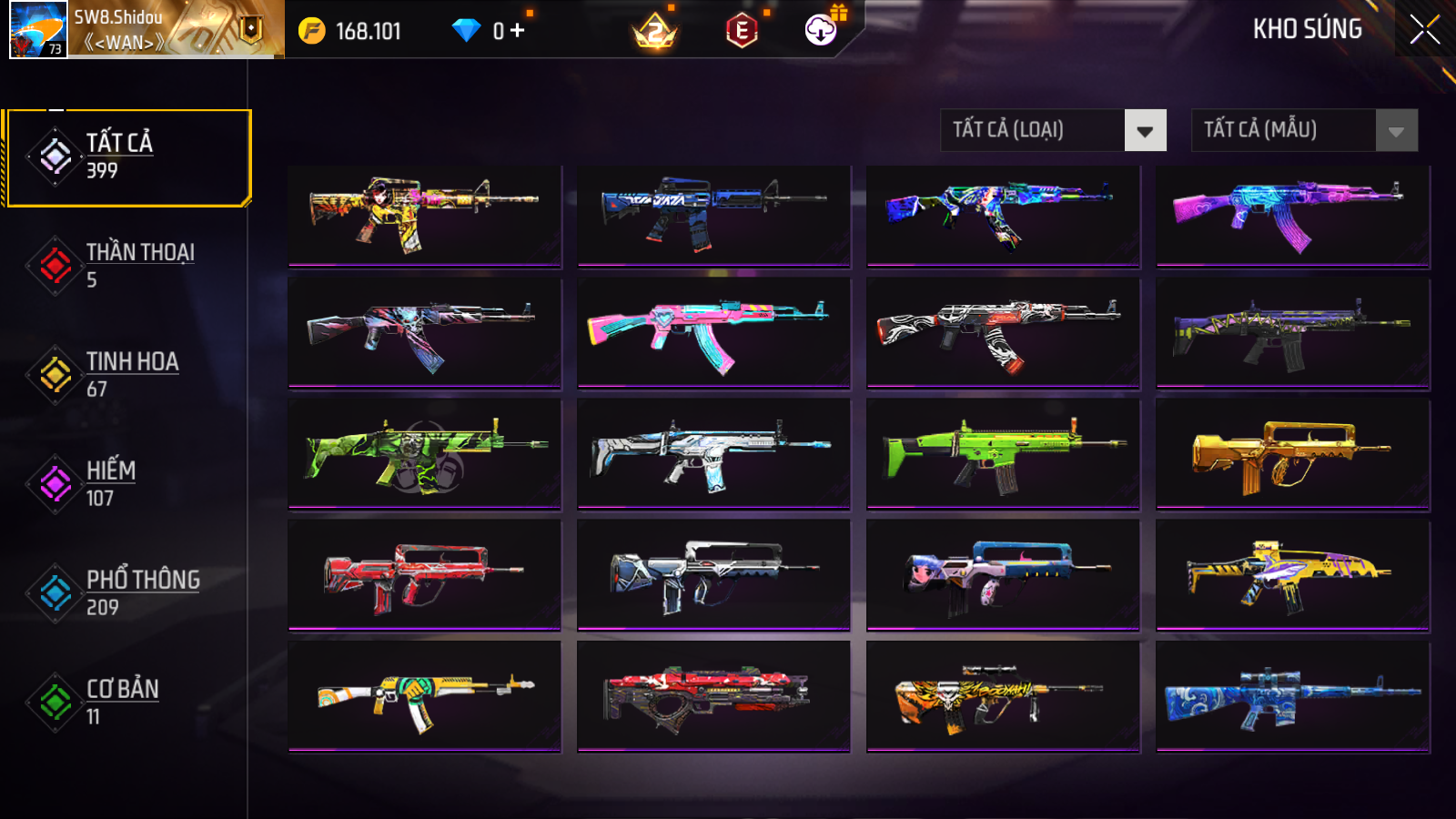
Task: Choose the Cơ Bản category
Action: (x=128, y=703)
